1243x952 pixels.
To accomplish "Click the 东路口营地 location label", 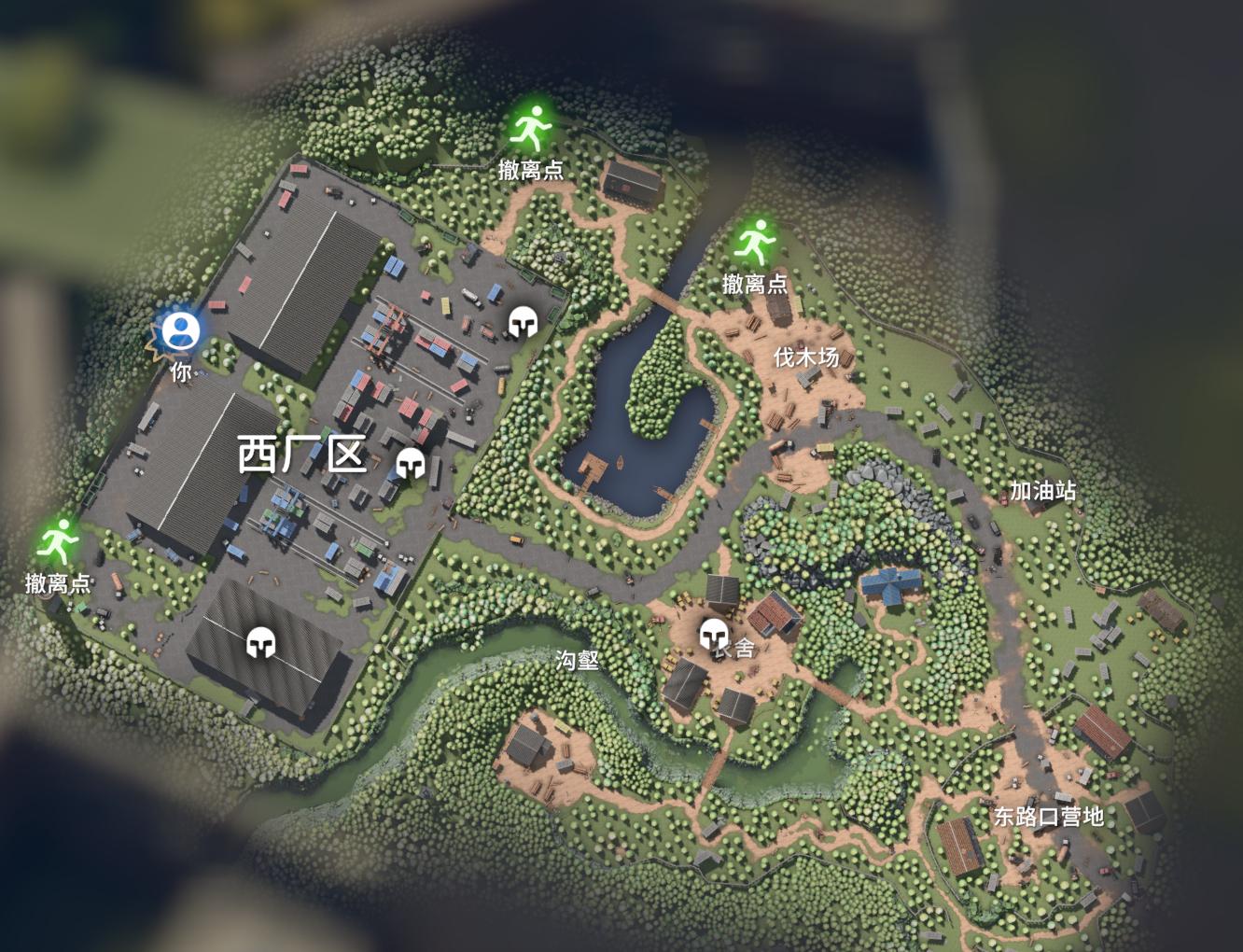I will 1048,817.
